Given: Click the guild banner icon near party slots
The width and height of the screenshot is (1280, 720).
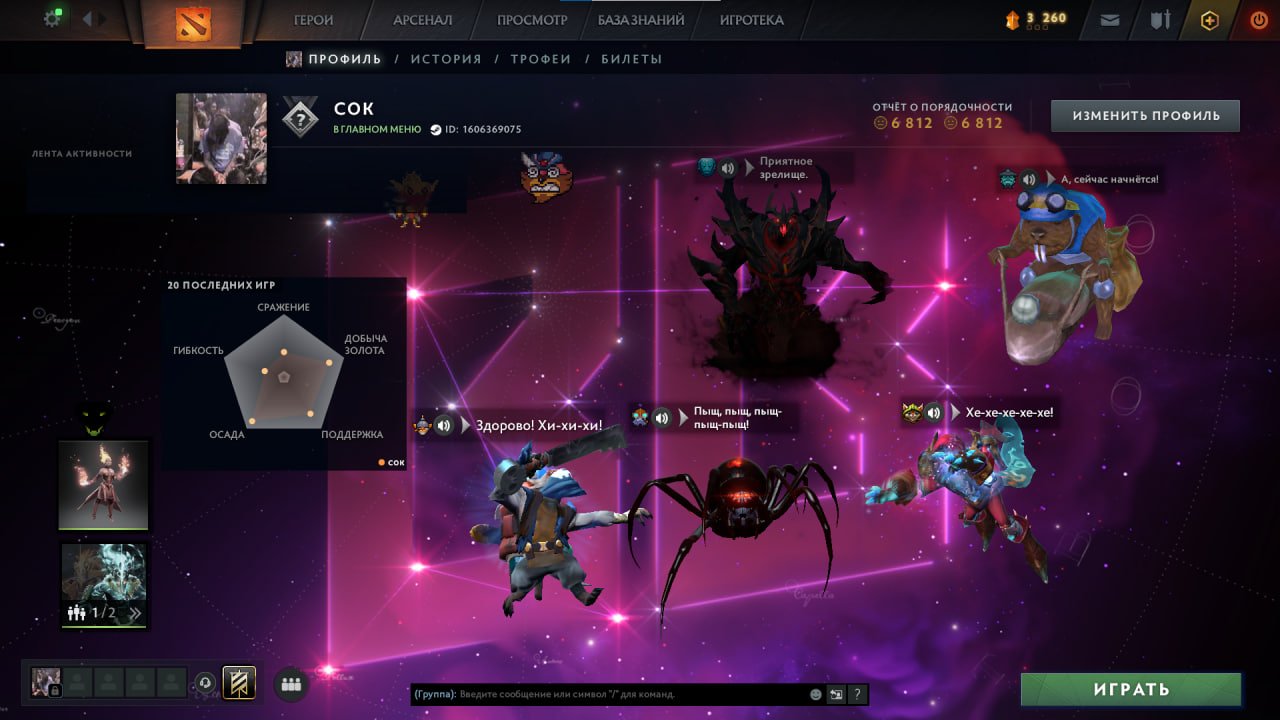Looking at the screenshot, I should (238, 682).
